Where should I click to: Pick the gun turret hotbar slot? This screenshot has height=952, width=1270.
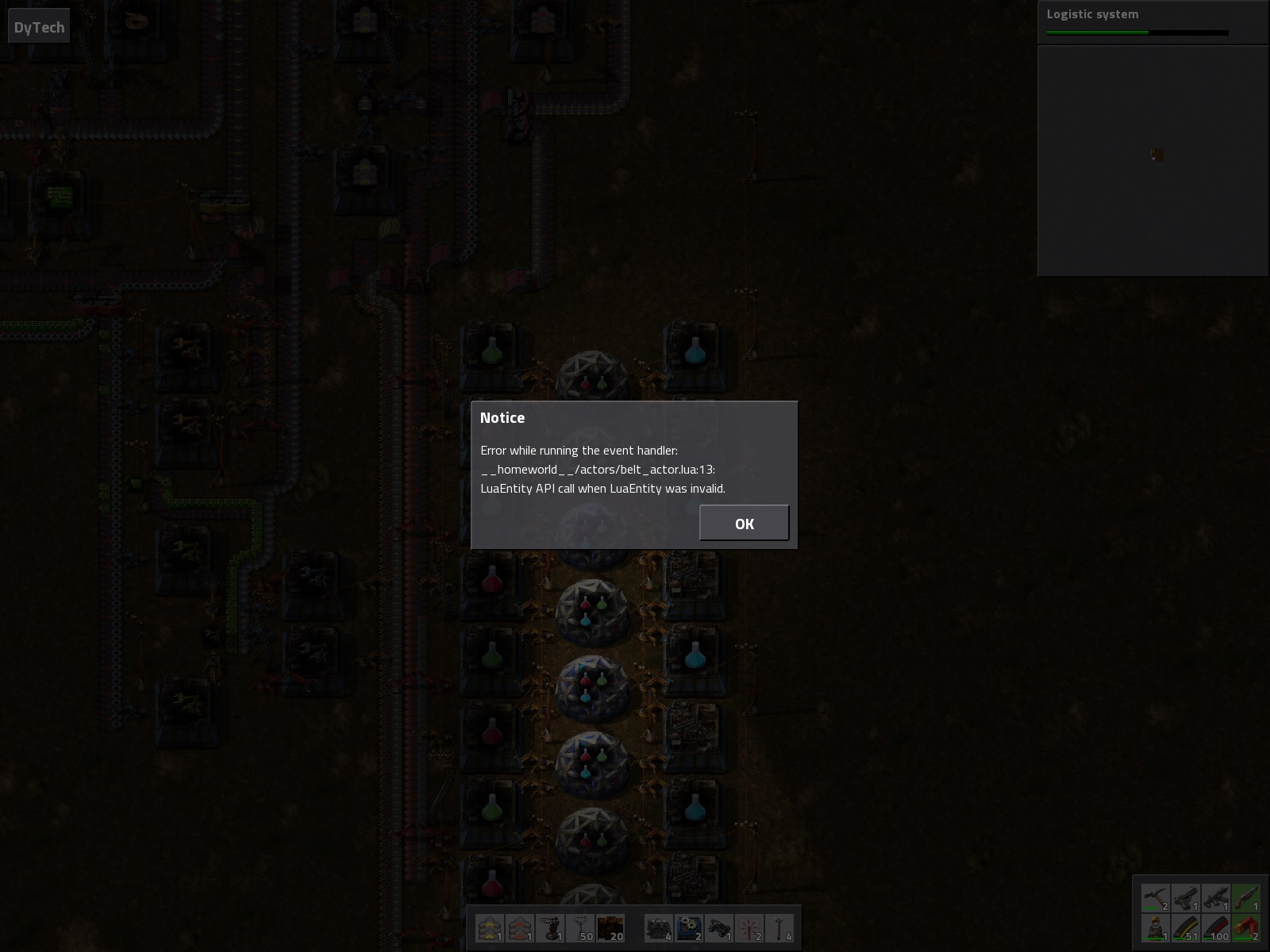pyautogui.click(x=550, y=927)
